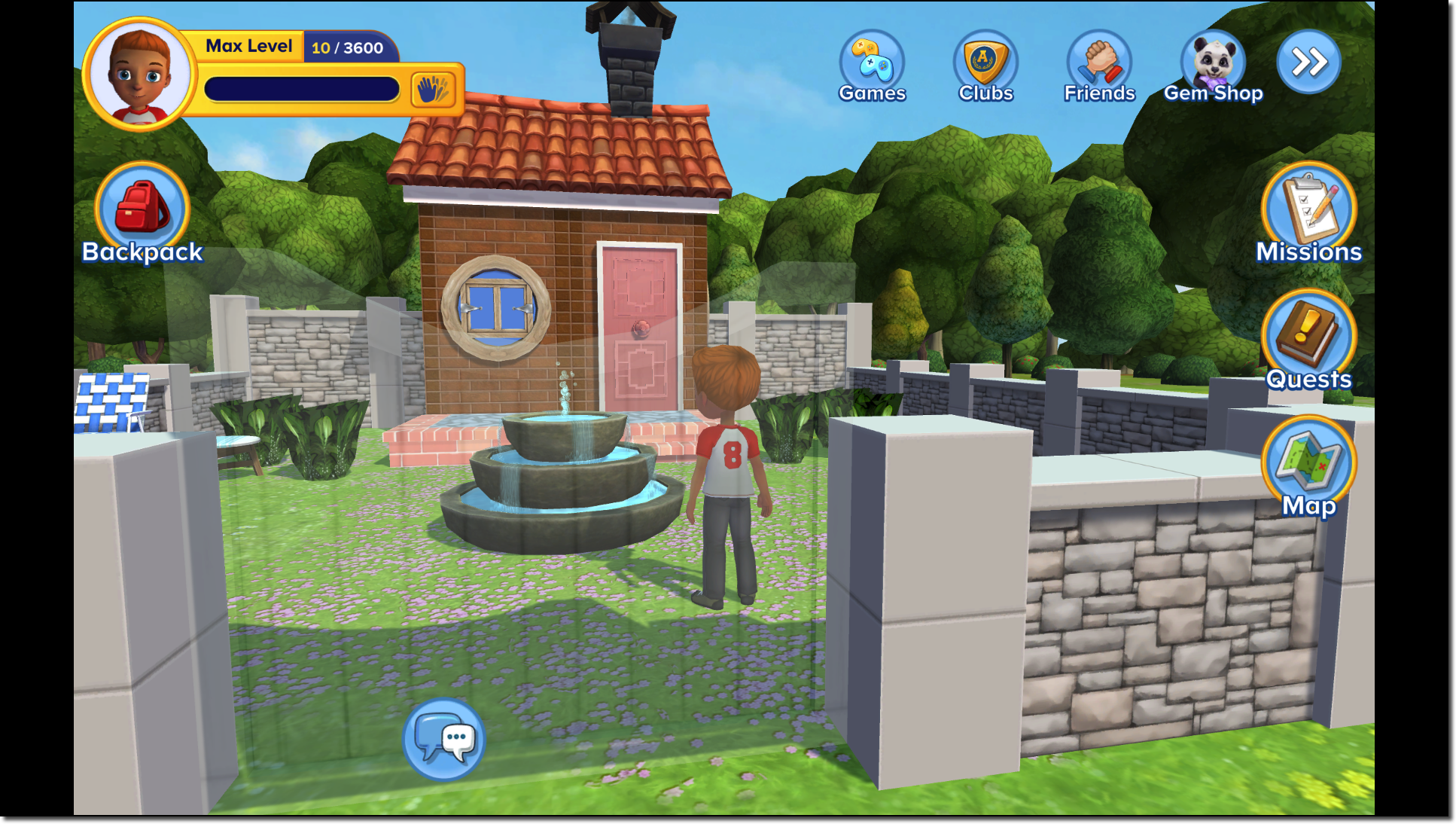Open the chat bubble
The width and height of the screenshot is (1456, 824).
444,740
